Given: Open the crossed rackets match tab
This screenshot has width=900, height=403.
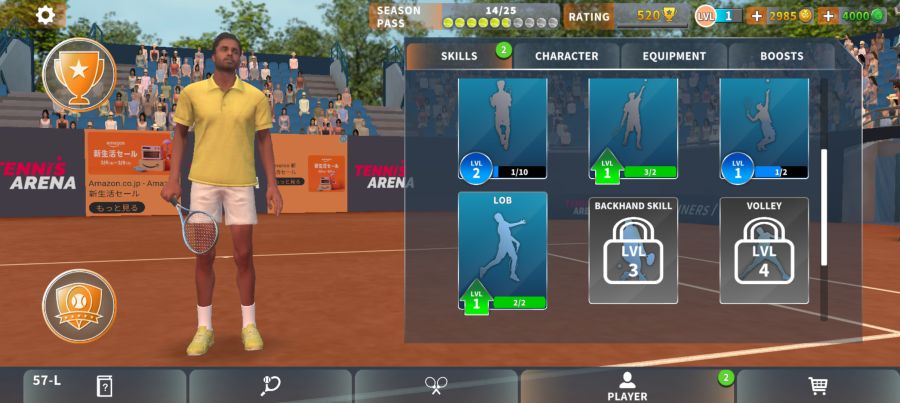Looking at the screenshot, I should pyautogui.click(x=436, y=386).
